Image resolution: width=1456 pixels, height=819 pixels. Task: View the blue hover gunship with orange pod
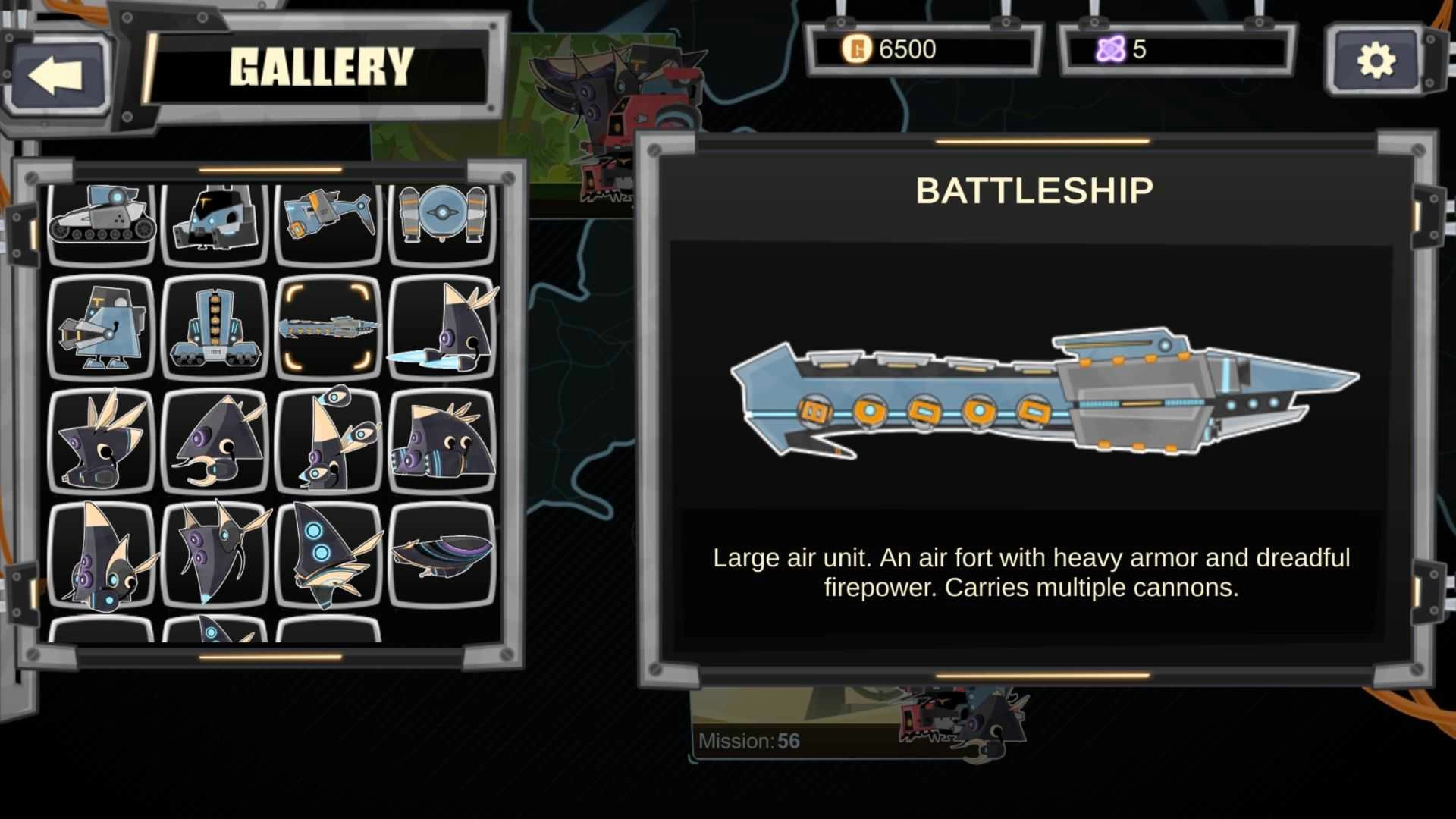point(328,218)
